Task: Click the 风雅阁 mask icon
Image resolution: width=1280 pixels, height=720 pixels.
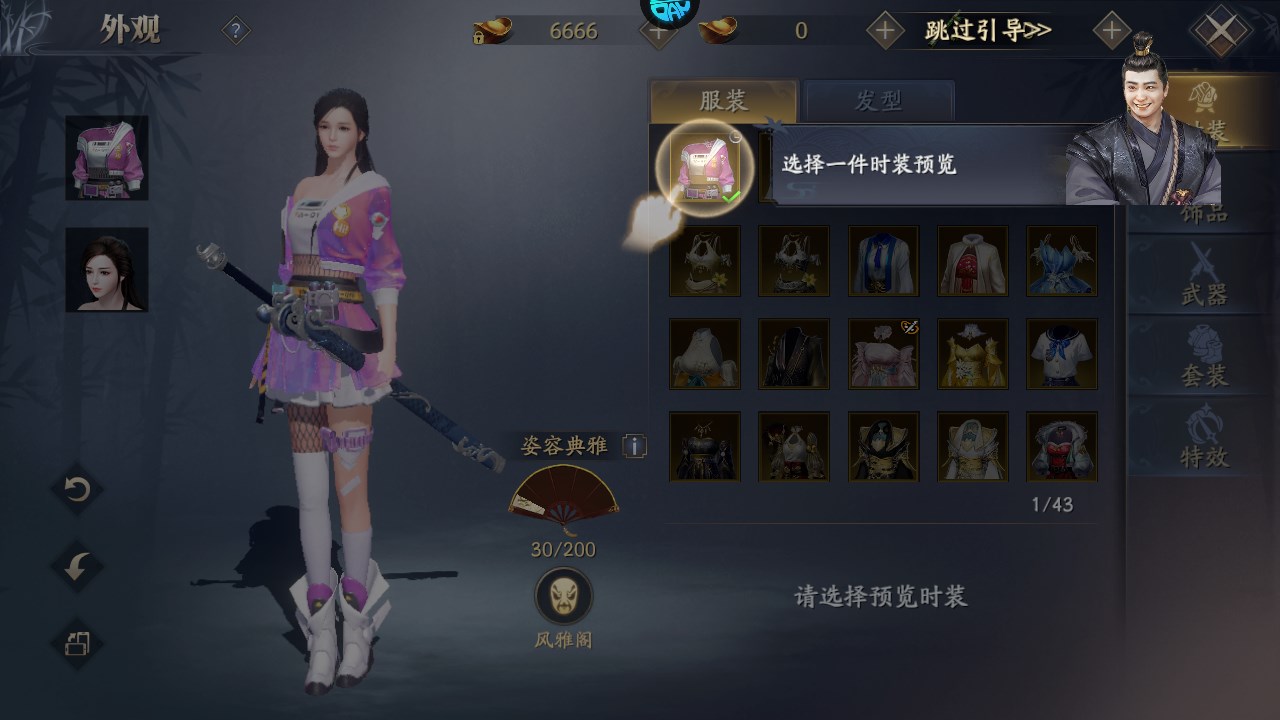Action: 563,596
